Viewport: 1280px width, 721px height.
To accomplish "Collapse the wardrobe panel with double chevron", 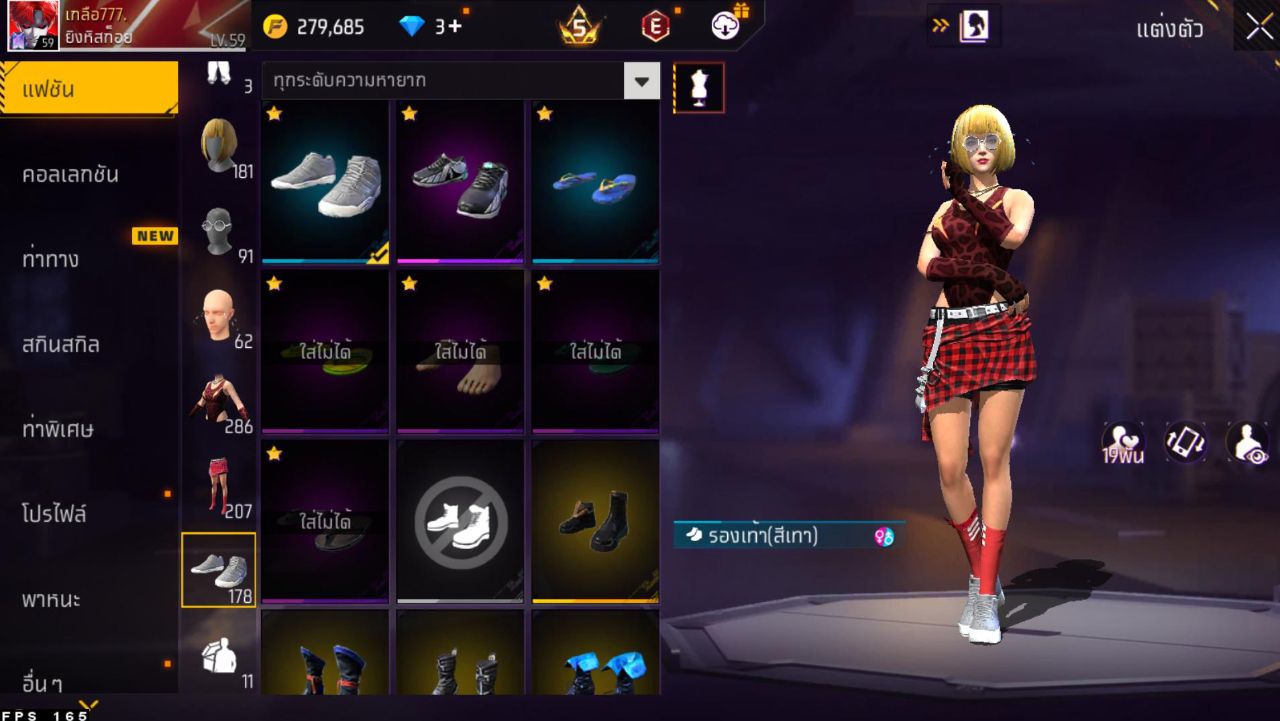I will point(940,27).
